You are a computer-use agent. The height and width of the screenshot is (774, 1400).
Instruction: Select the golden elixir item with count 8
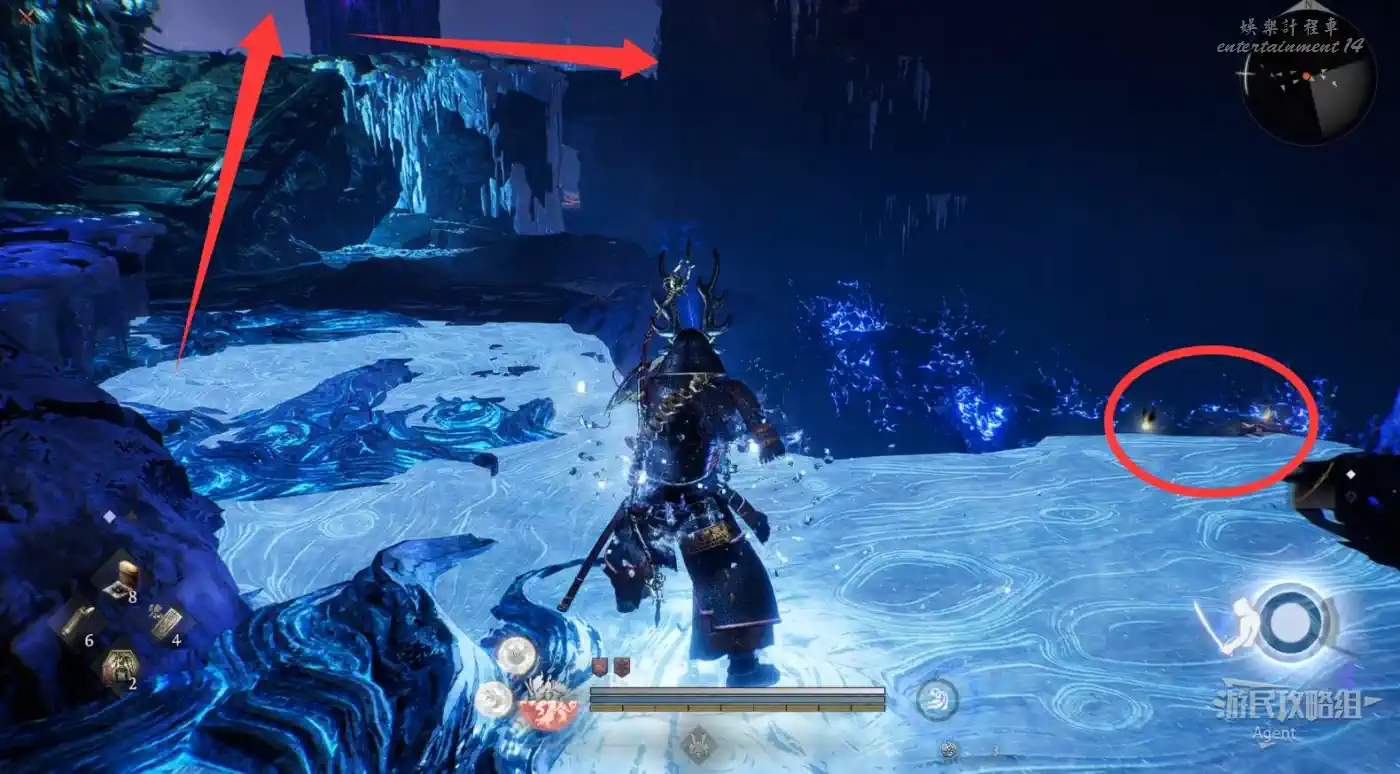click(x=118, y=577)
